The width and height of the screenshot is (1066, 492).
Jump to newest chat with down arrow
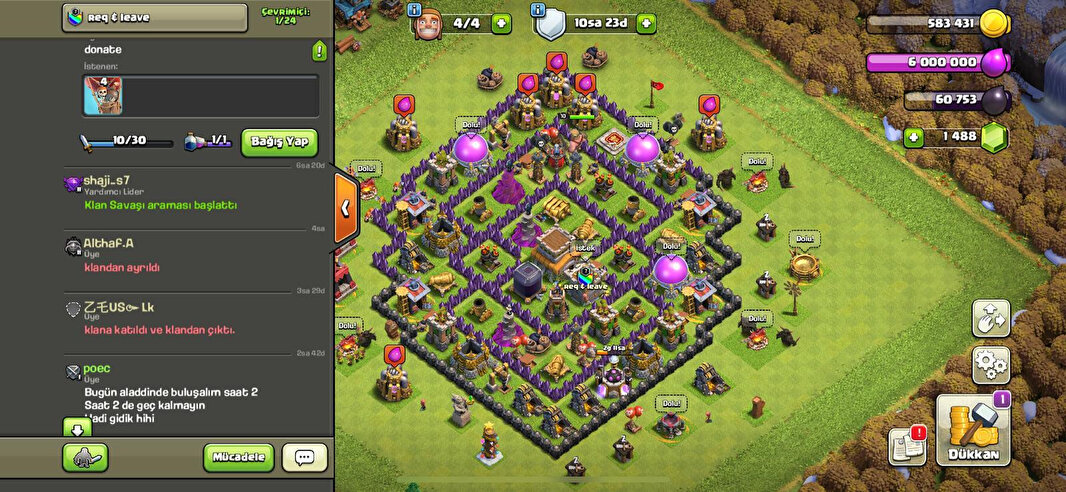coord(77,427)
